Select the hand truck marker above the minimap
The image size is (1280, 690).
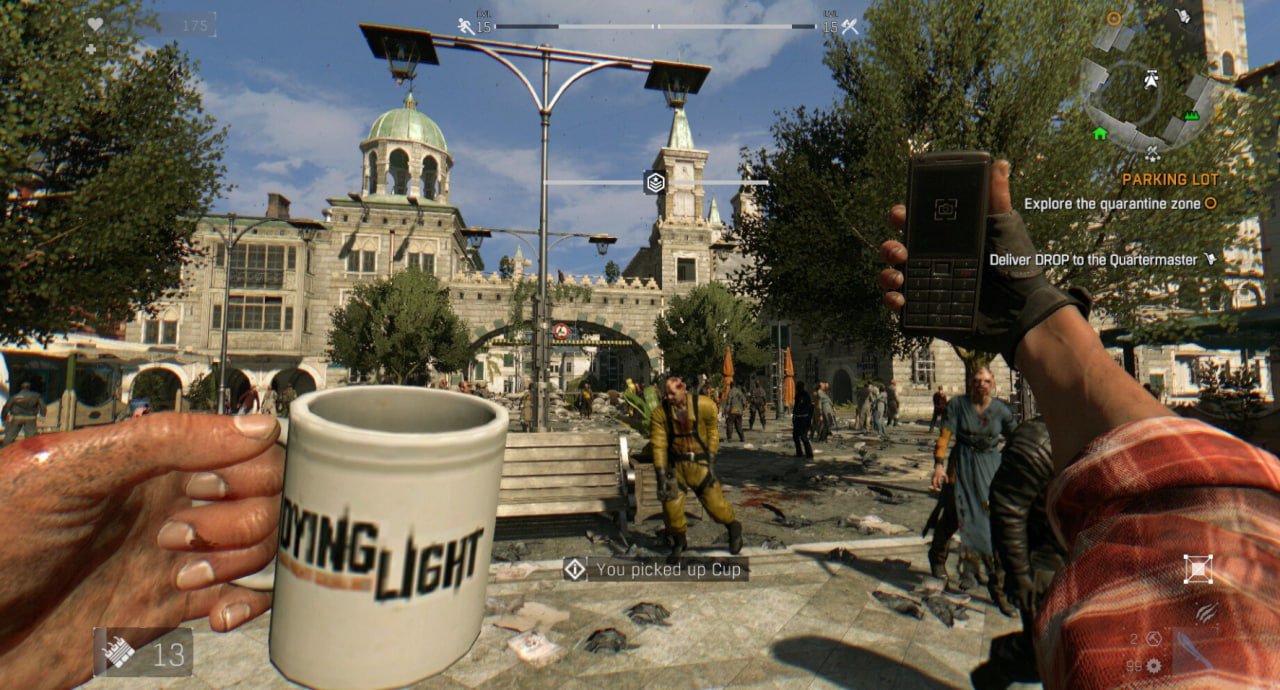[1183, 16]
